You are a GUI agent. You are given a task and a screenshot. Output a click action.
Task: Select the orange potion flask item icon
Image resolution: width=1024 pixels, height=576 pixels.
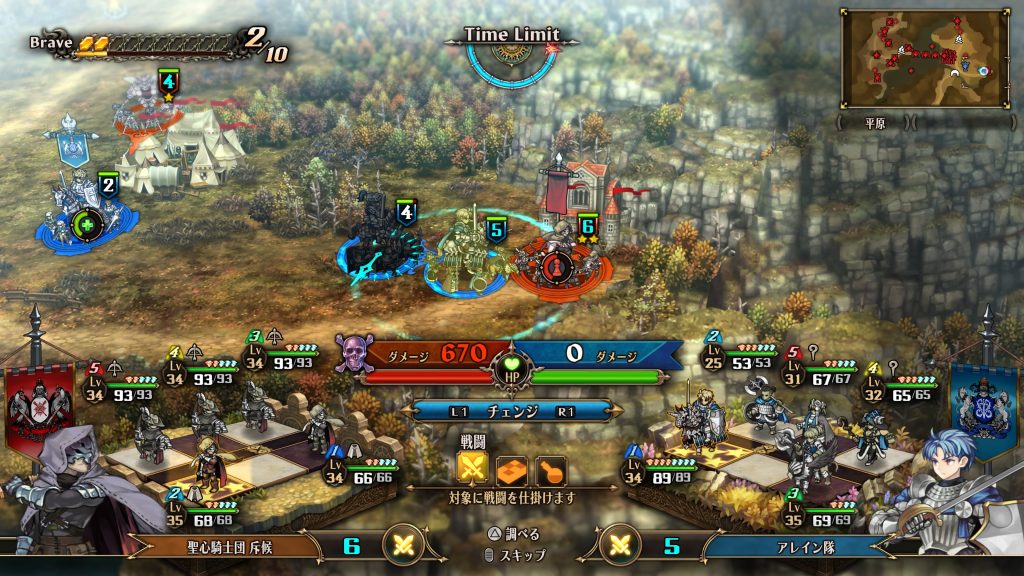(551, 470)
